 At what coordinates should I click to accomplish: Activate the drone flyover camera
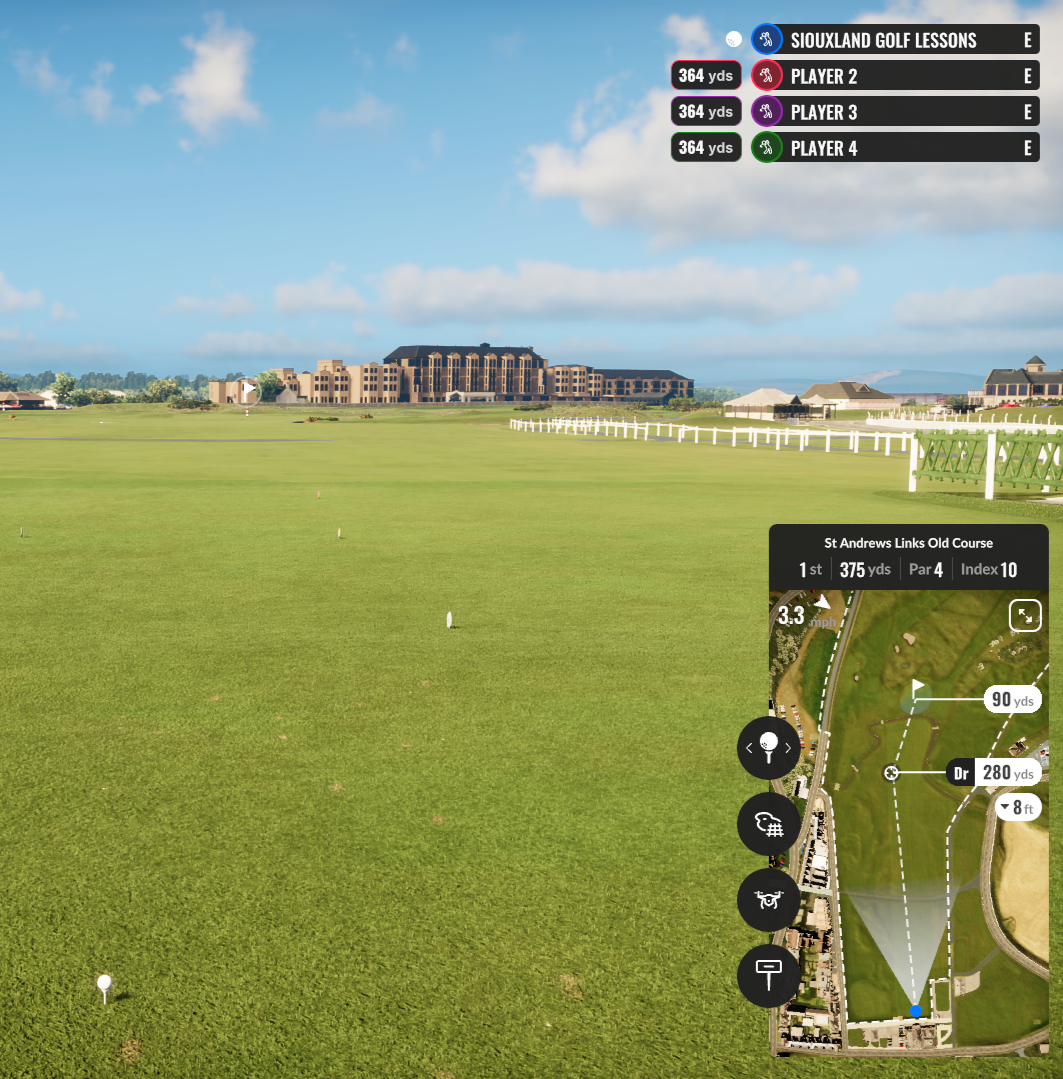pyautogui.click(x=768, y=900)
